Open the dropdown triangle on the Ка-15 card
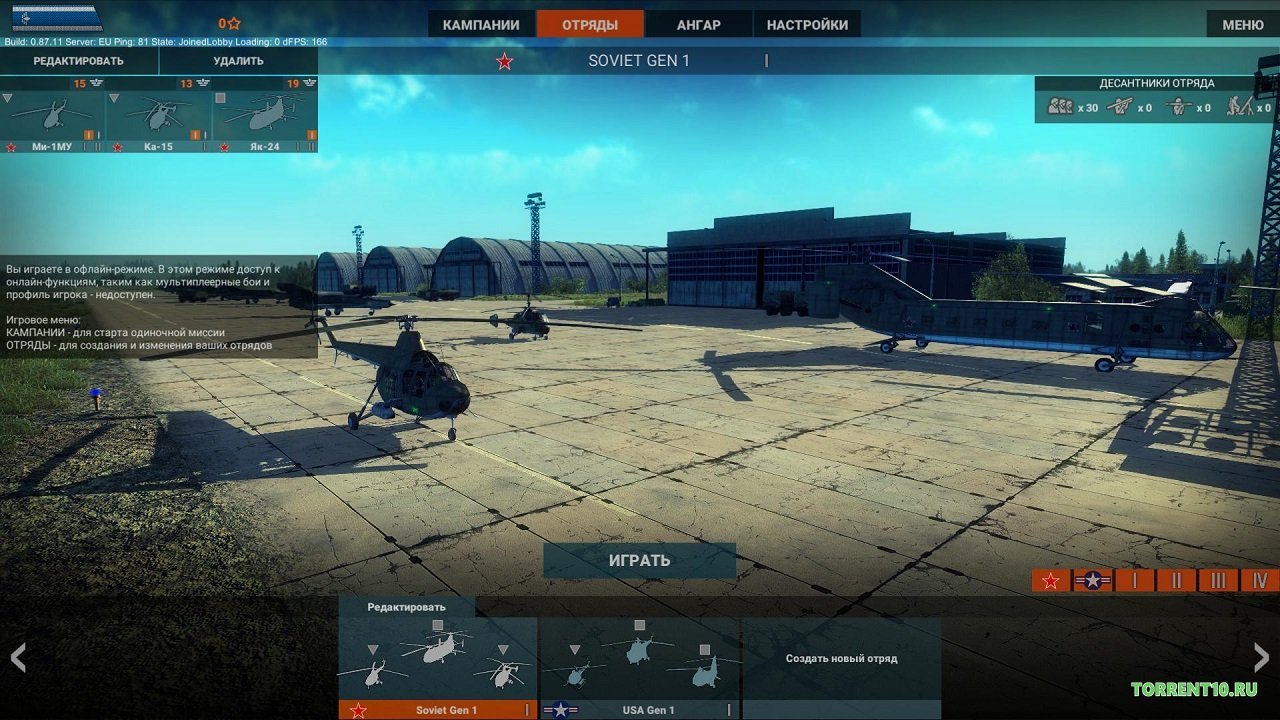Screen dimensions: 1280x720 pos(114,98)
